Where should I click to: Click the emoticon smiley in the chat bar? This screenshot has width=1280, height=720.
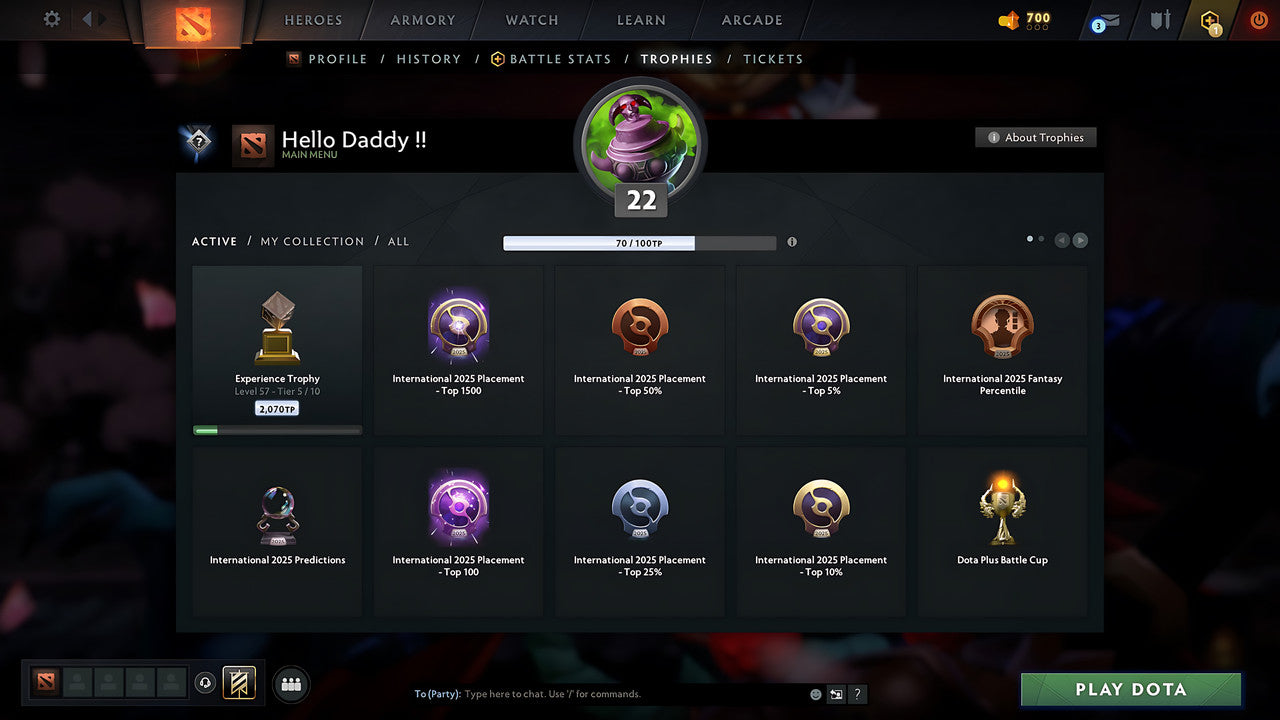coord(813,693)
